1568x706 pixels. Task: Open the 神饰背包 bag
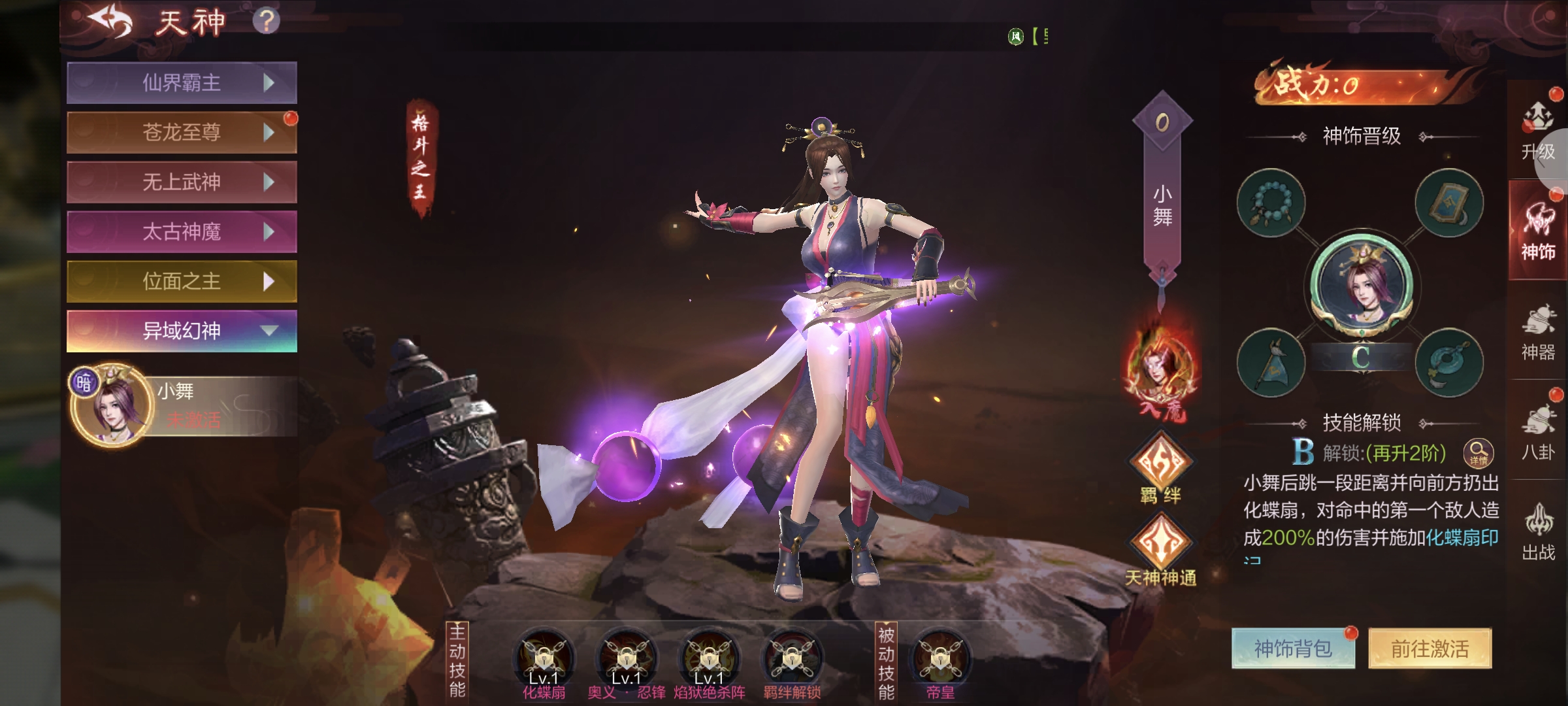tap(1293, 648)
